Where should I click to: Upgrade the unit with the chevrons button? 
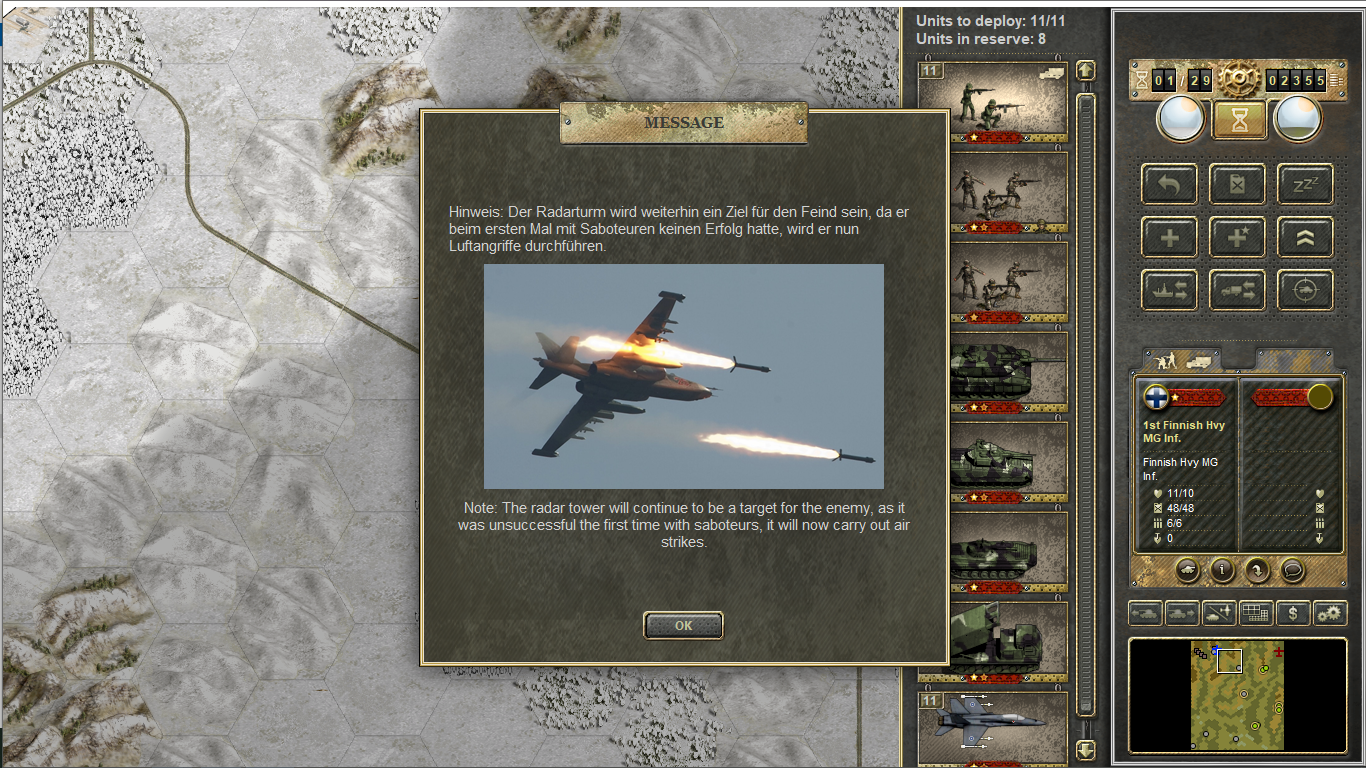1305,237
